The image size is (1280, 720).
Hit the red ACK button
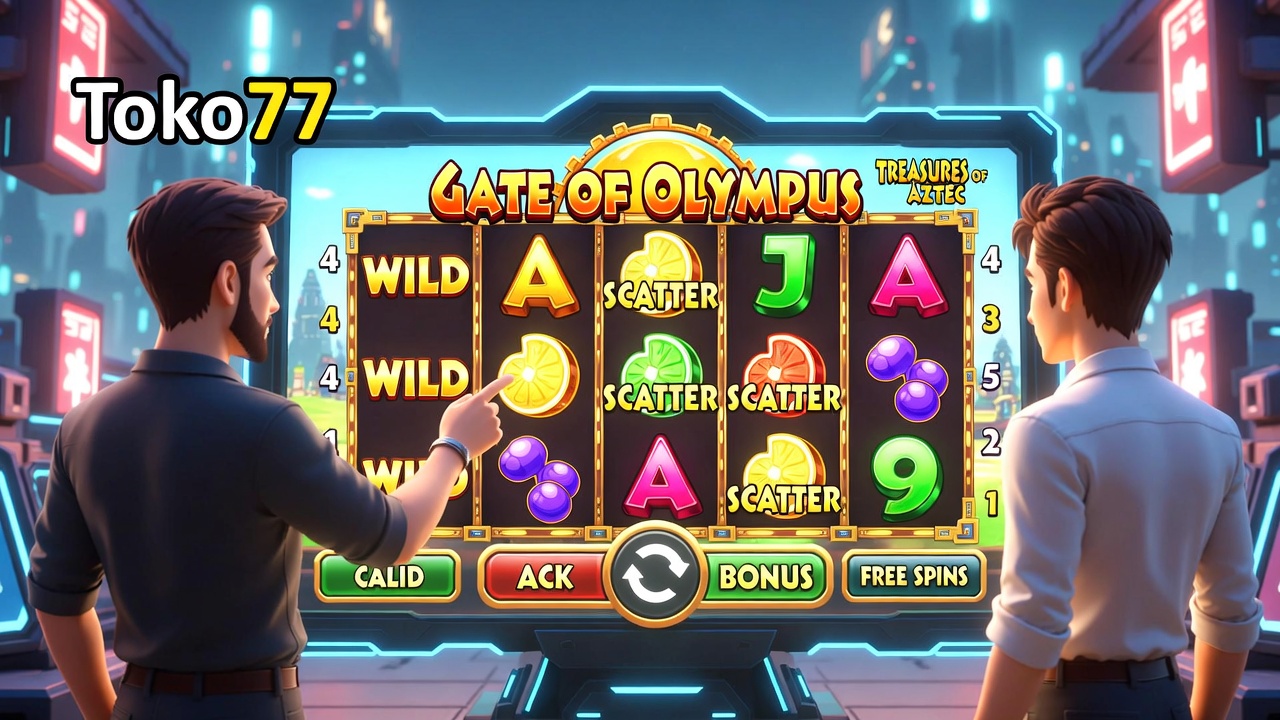click(x=545, y=576)
